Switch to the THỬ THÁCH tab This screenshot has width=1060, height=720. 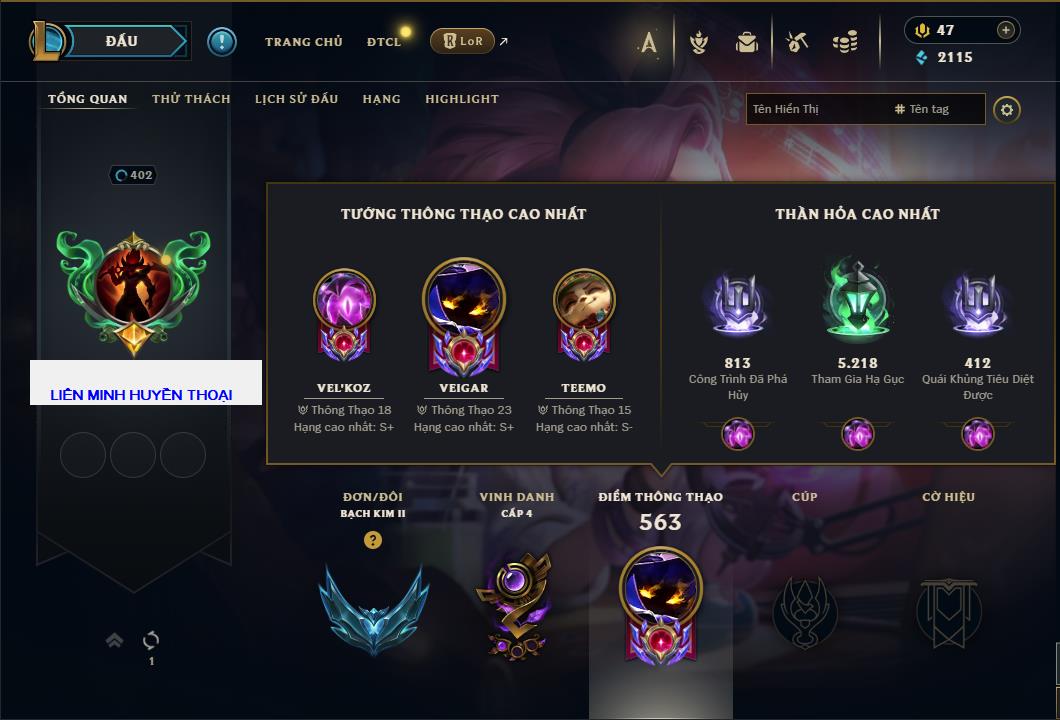(x=191, y=99)
